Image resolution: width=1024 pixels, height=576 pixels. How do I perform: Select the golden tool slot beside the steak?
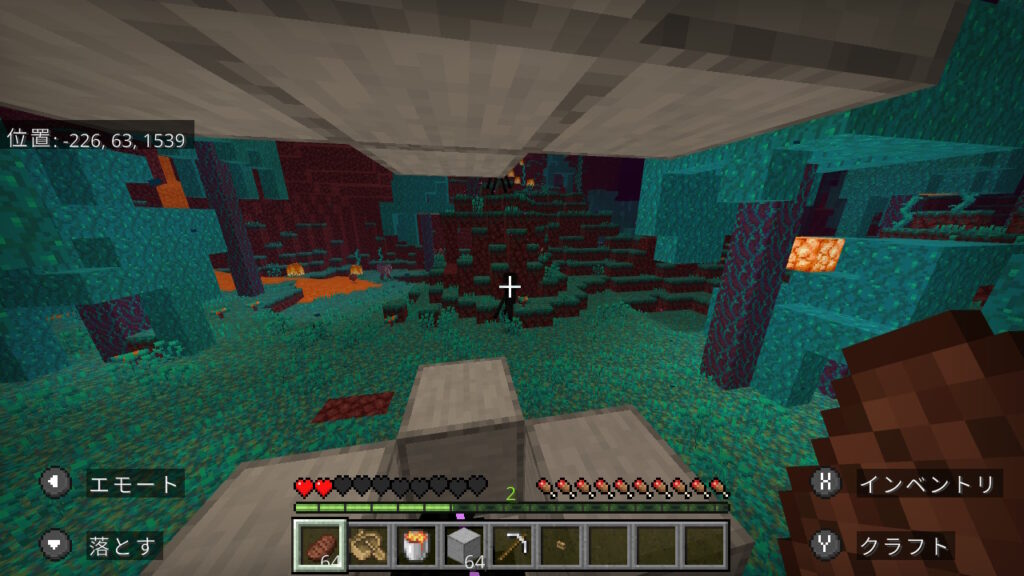367,546
